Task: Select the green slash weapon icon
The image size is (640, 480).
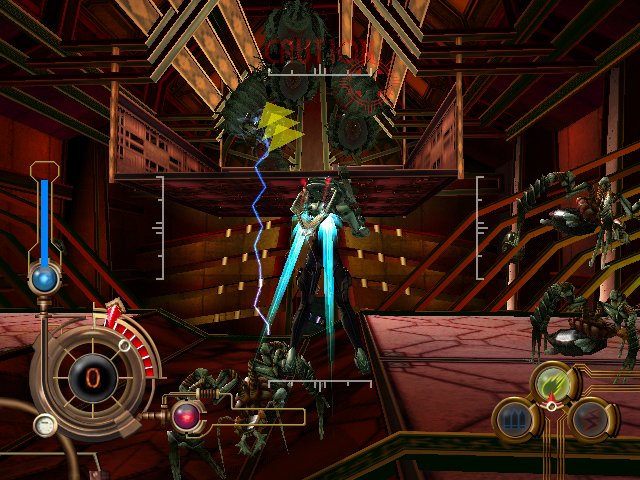Action: [550, 382]
